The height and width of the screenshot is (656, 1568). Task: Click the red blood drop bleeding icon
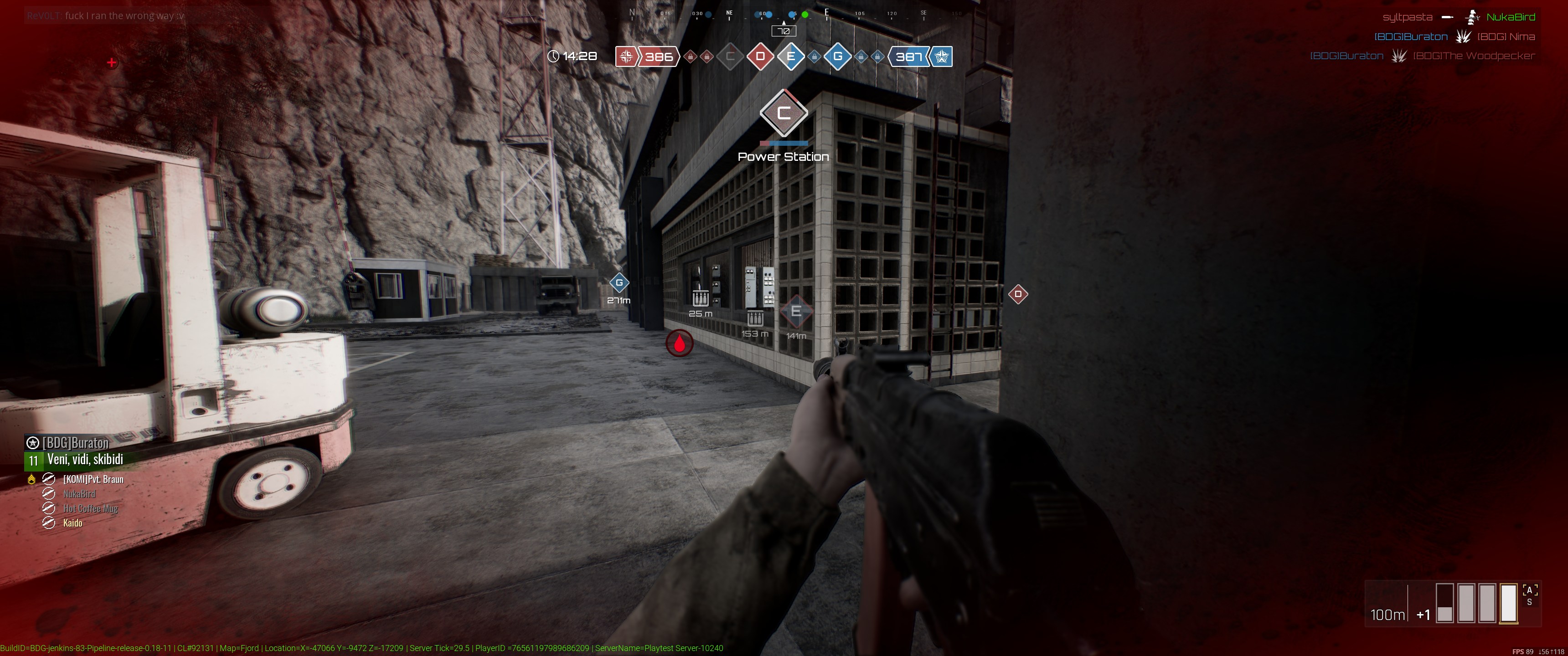click(679, 344)
